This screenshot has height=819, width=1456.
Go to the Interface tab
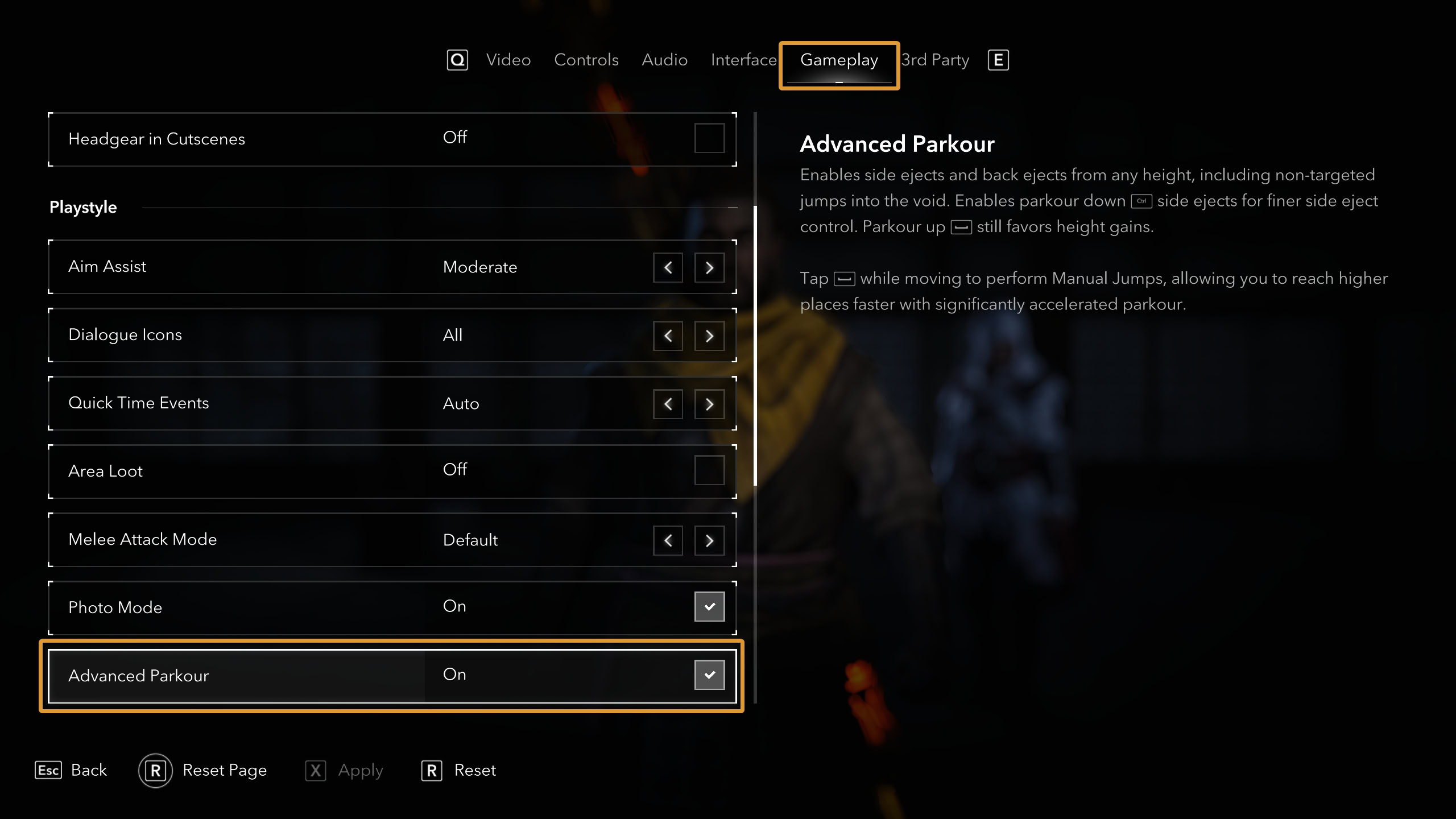pos(743,60)
